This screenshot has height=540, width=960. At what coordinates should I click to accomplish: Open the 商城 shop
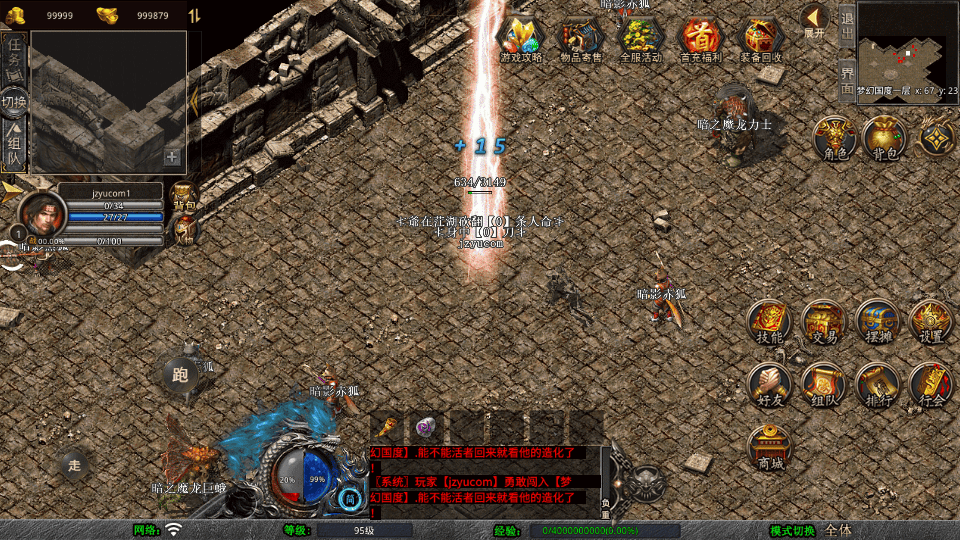(x=770, y=447)
